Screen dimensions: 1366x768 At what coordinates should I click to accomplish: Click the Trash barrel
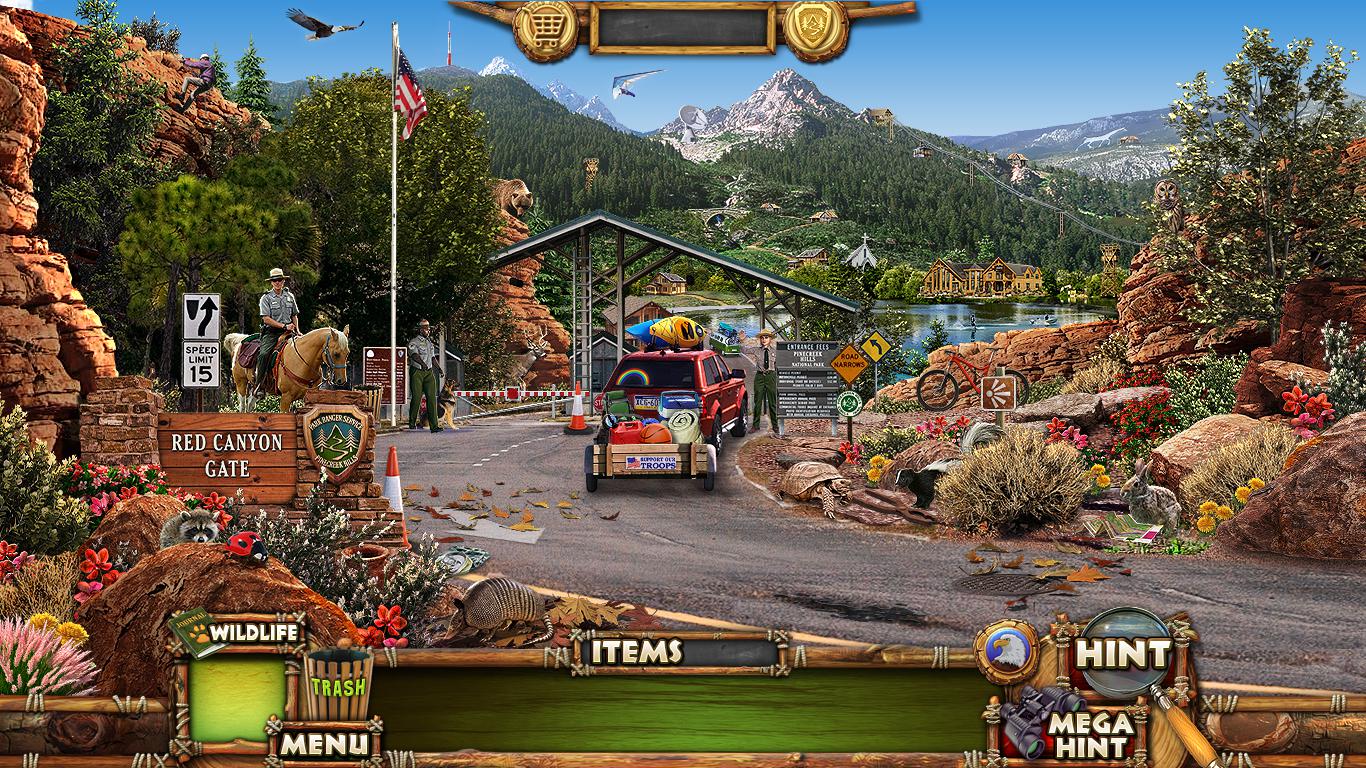pos(337,685)
